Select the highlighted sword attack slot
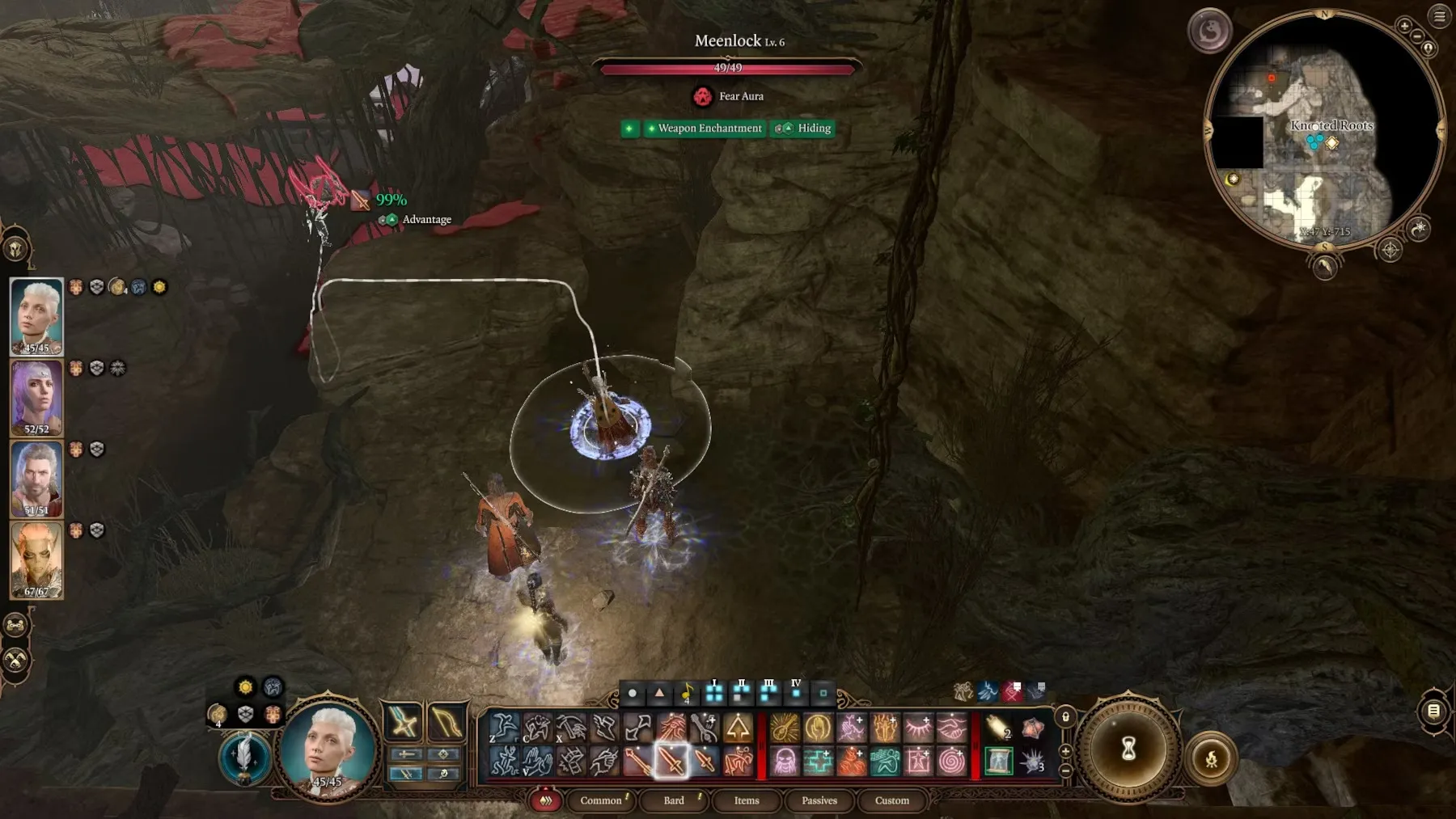This screenshot has width=1456, height=819. (x=671, y=761)
